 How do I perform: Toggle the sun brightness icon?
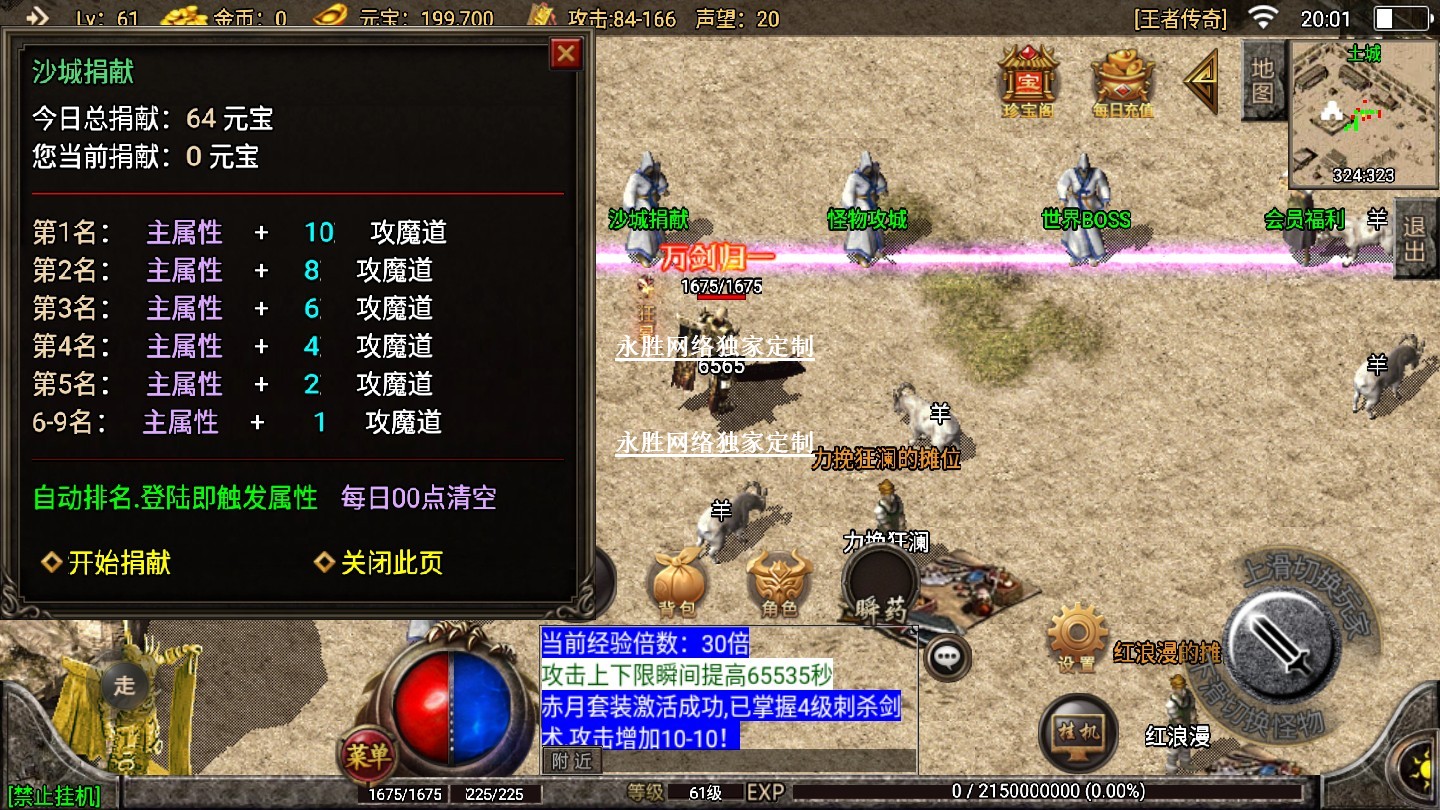click(x=1420, y=768)
